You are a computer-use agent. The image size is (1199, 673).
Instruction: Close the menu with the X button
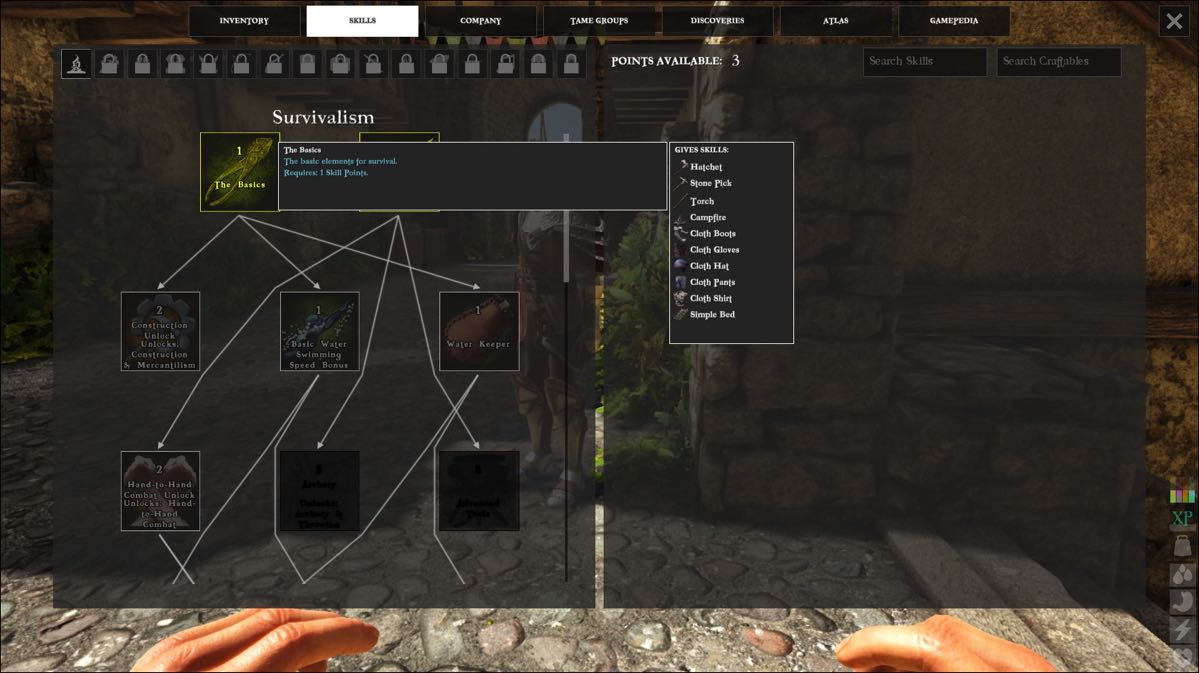[x=1174, y=21]
